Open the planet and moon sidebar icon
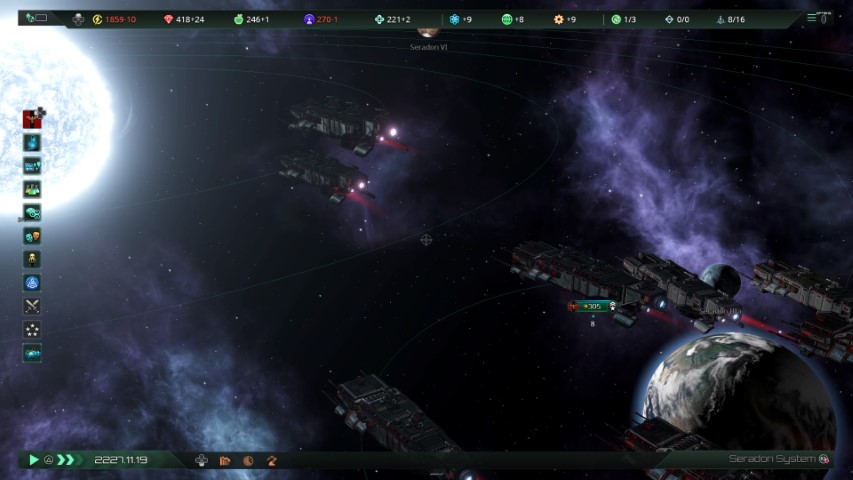 coord(32,212)
